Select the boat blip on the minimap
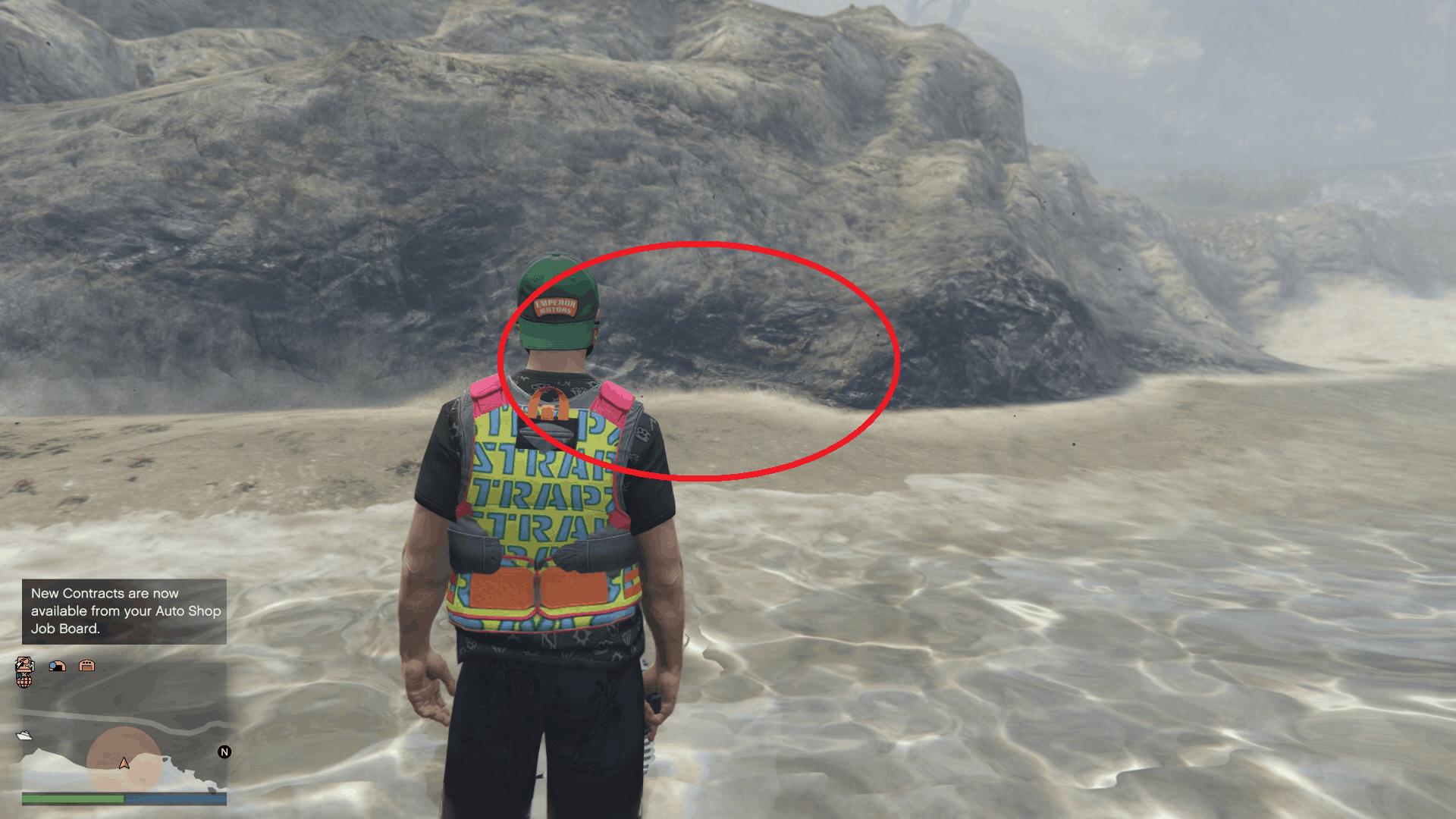Screen dimensions: 1456x819 click(x=25, y=736)
